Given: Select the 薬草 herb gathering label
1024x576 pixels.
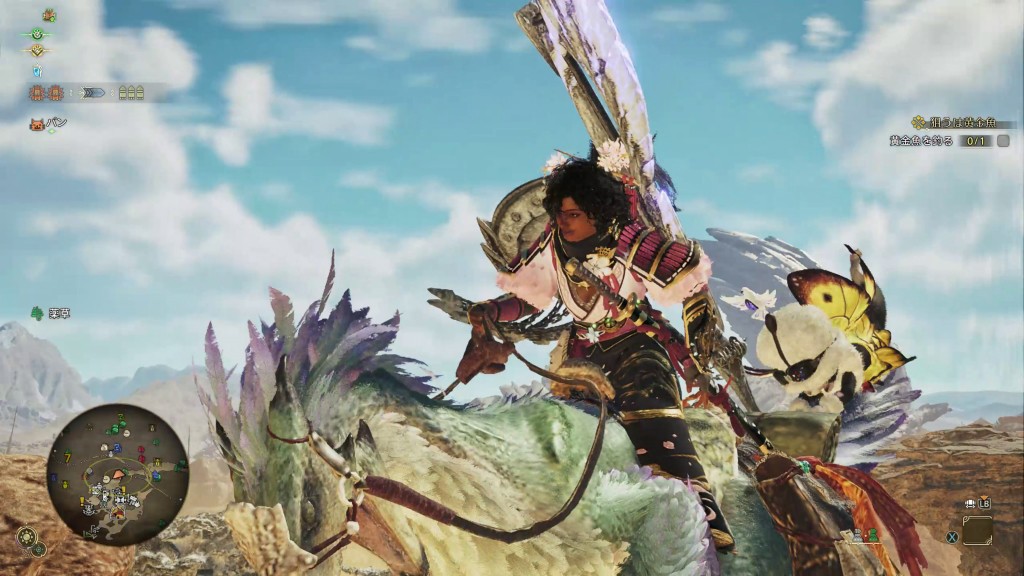Looking at the screenshot, I should pos(52,313).
